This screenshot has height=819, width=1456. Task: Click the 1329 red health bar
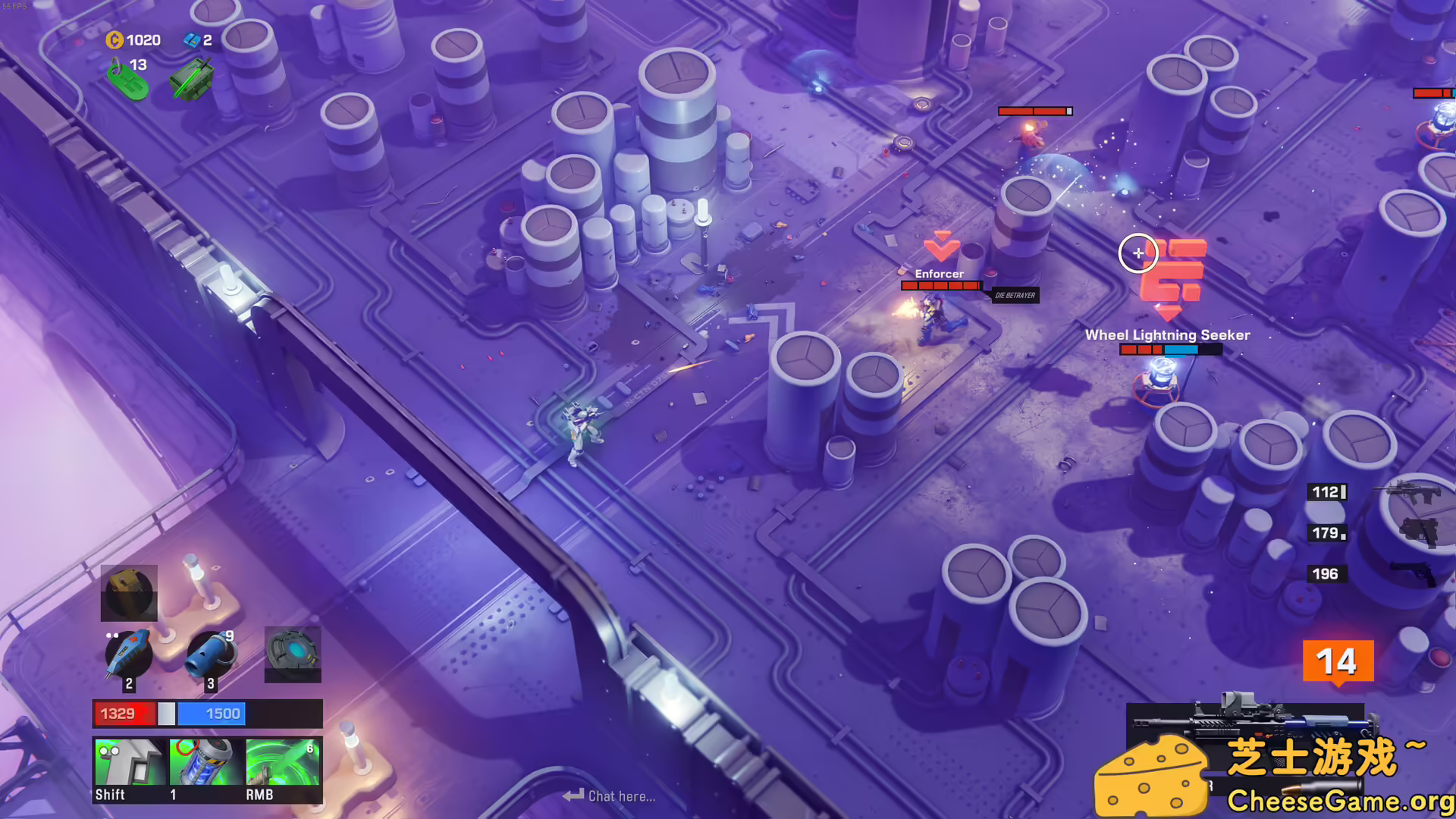pyautogui.click(x=125, y=713)
